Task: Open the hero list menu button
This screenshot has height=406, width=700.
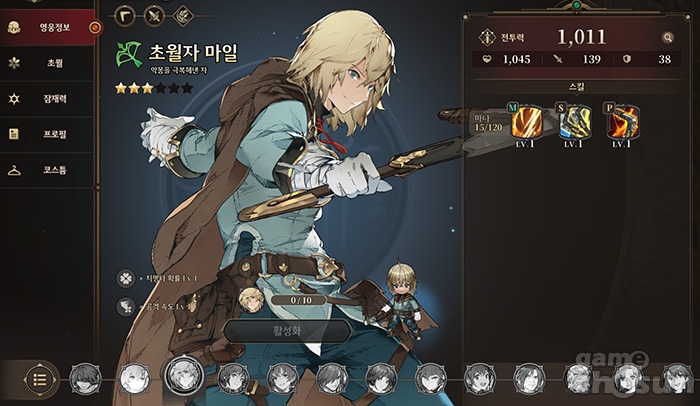Action: [40, 378]
